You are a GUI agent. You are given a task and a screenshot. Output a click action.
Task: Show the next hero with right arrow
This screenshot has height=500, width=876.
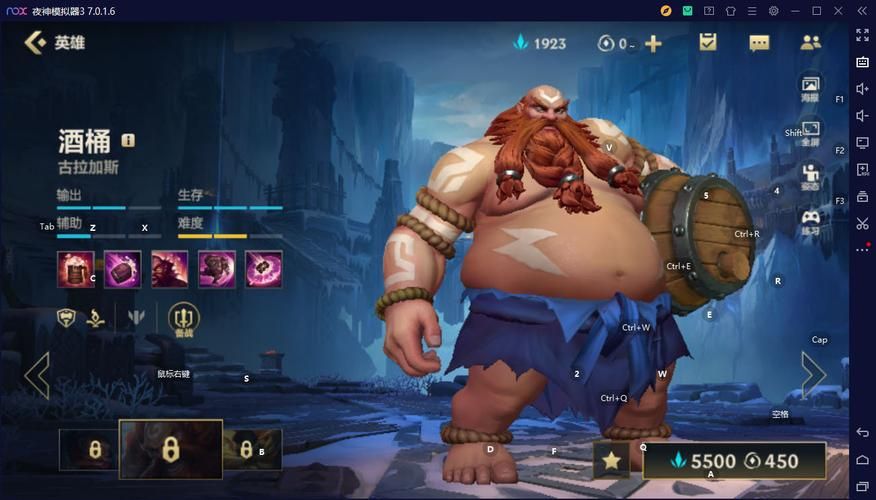point(813,375)
